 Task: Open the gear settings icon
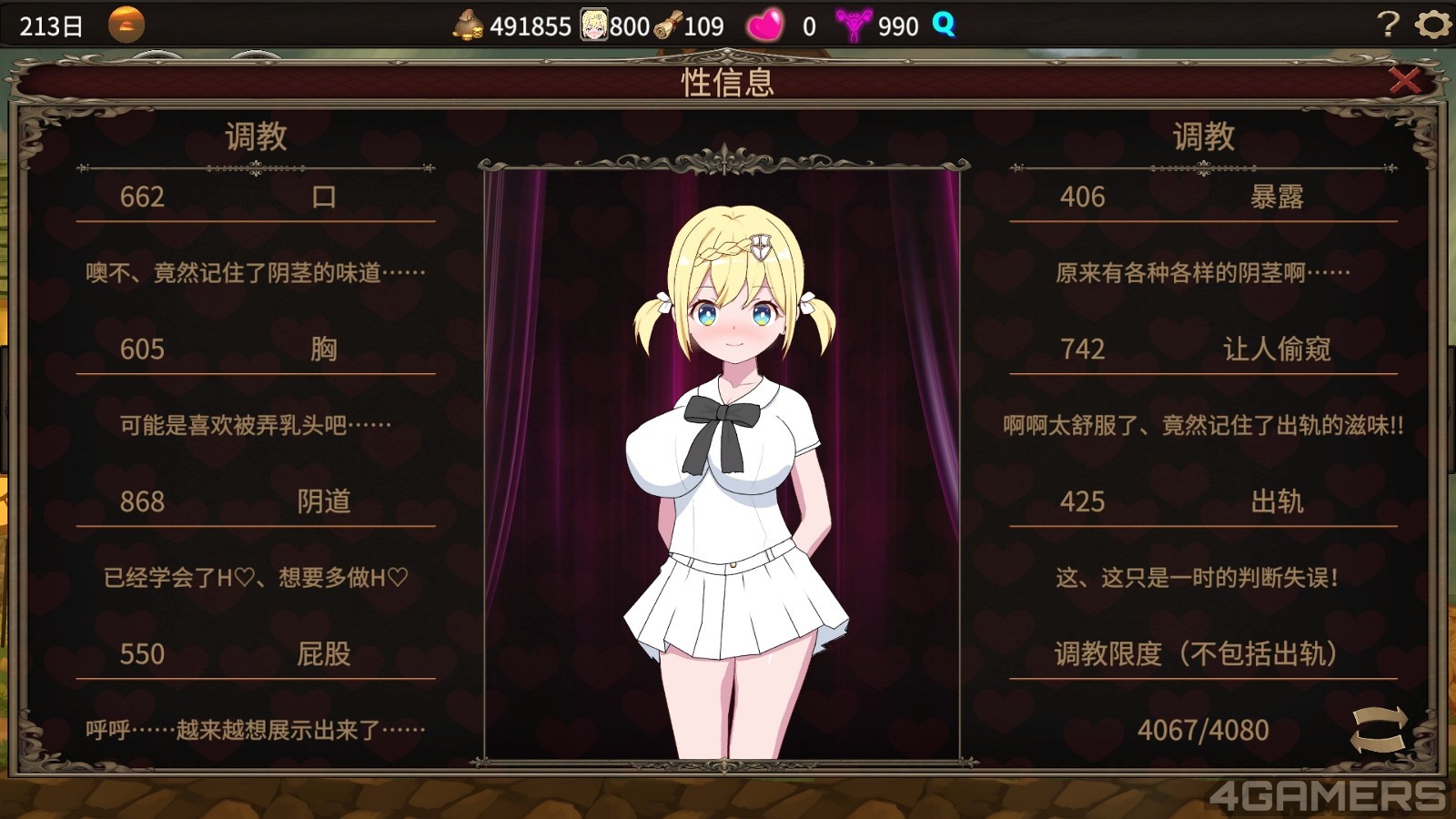1432,25
